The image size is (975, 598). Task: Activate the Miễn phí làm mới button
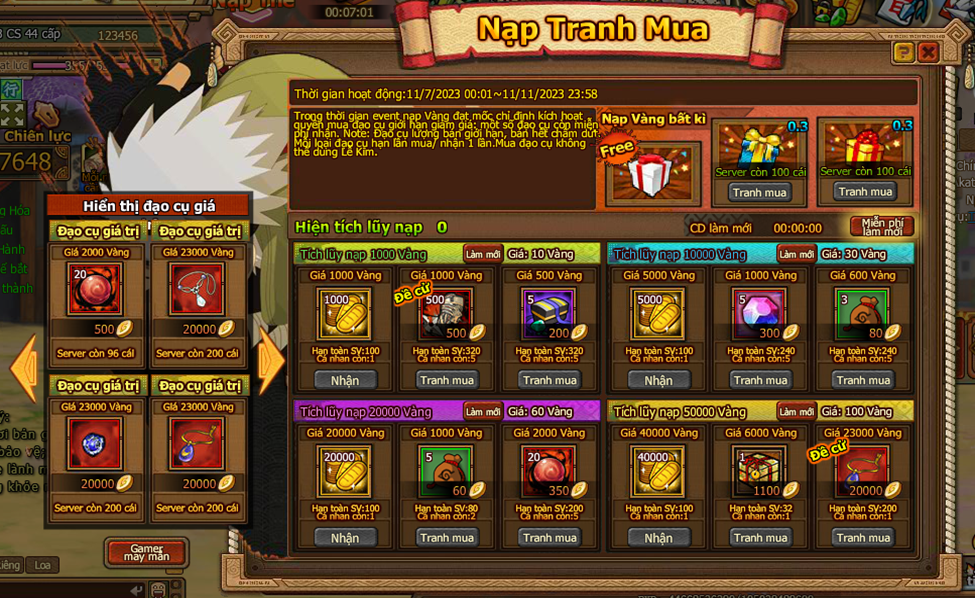(x=881, y=227)
